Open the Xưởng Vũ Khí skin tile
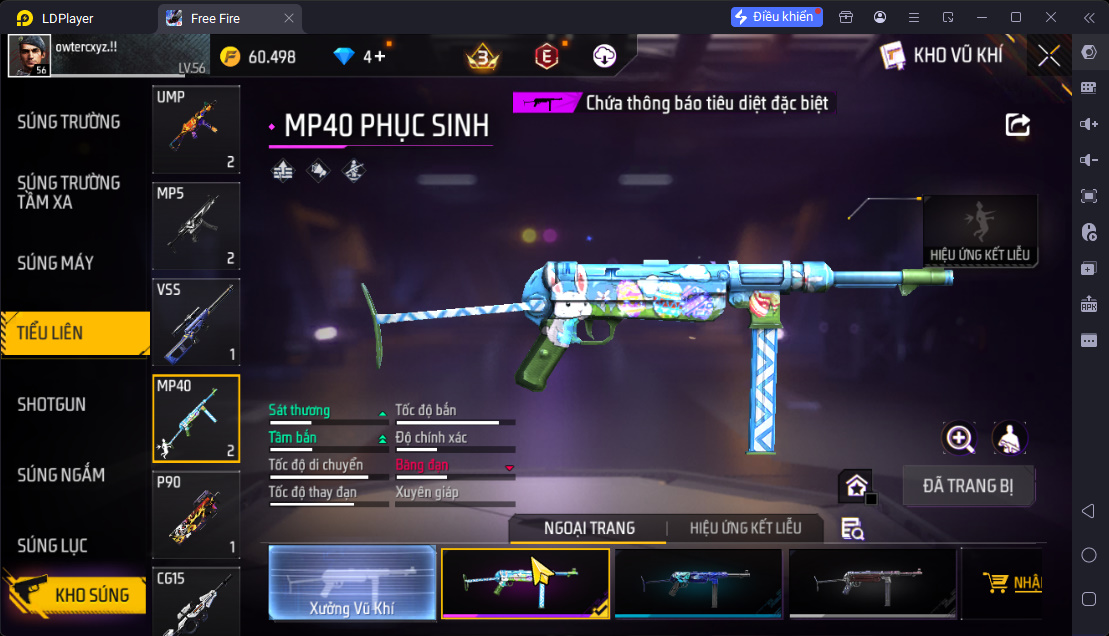The width and height of the screenshot is (1109, 636). [x=352, y=583]
